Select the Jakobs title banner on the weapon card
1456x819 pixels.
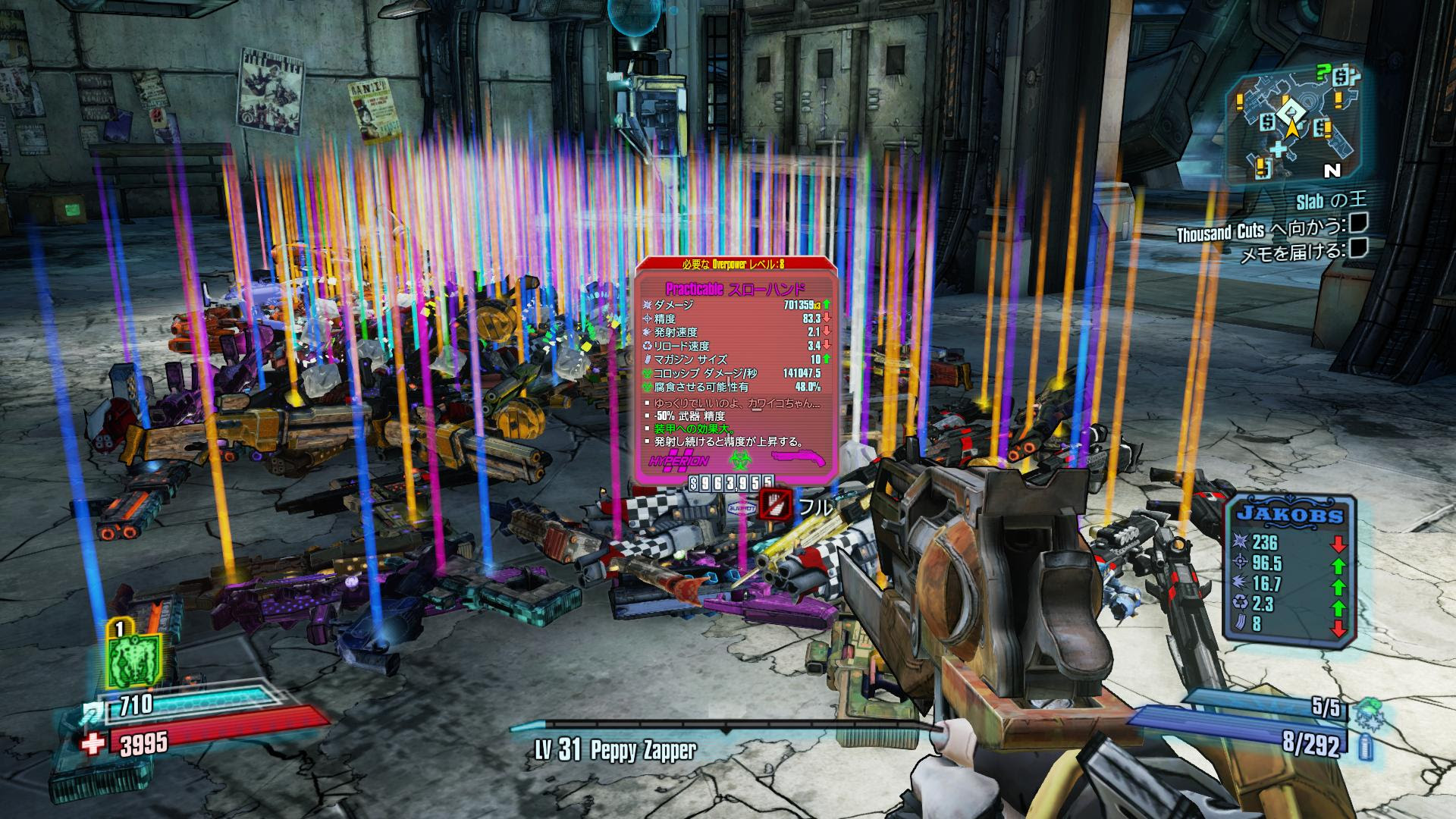pos(1290,515)
